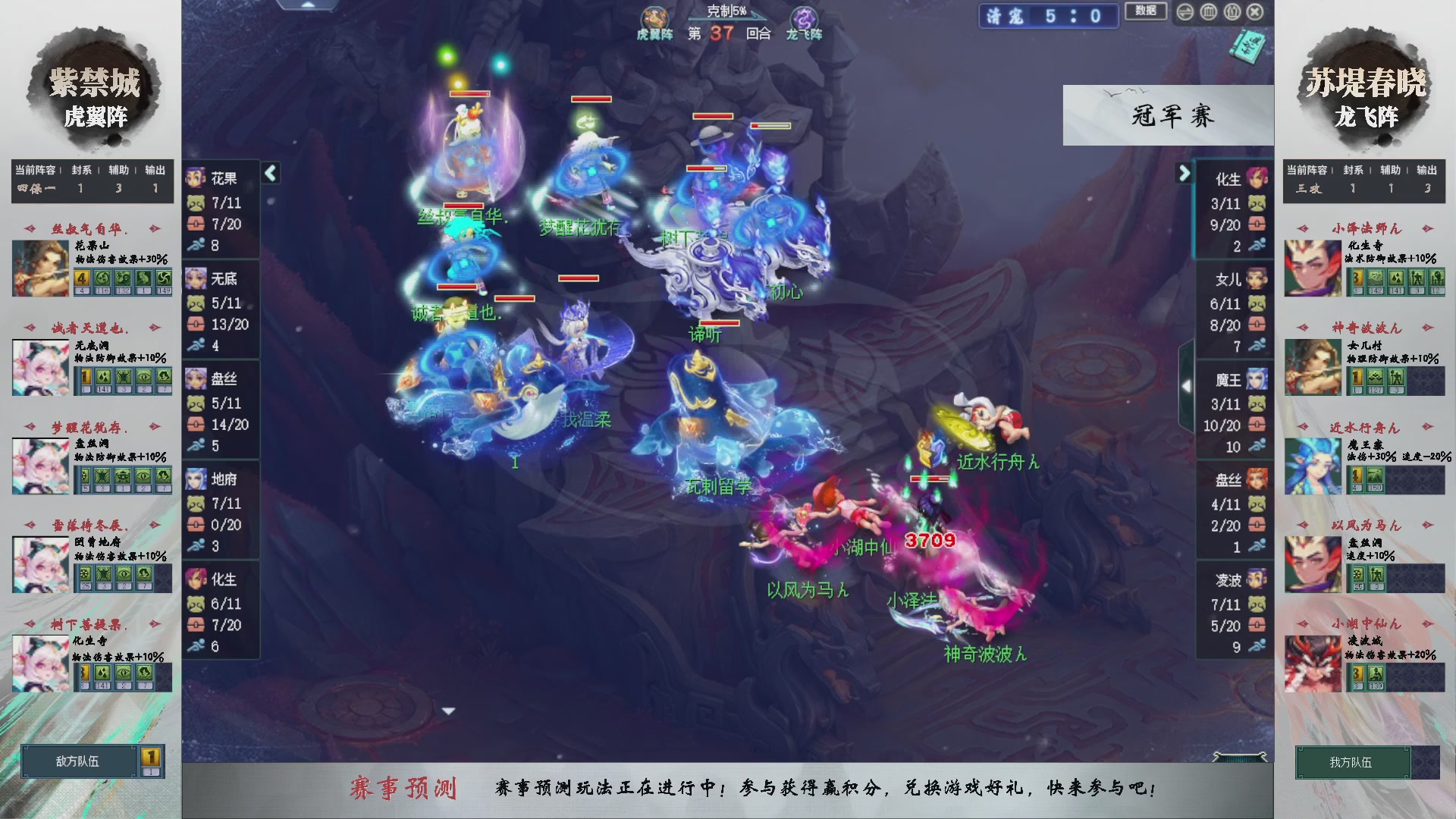The height and width of the screenshot is (819, 1456).
Task: Expand the mid-right chevron beside 盘丝 entry
Action: click(1188, 385)
